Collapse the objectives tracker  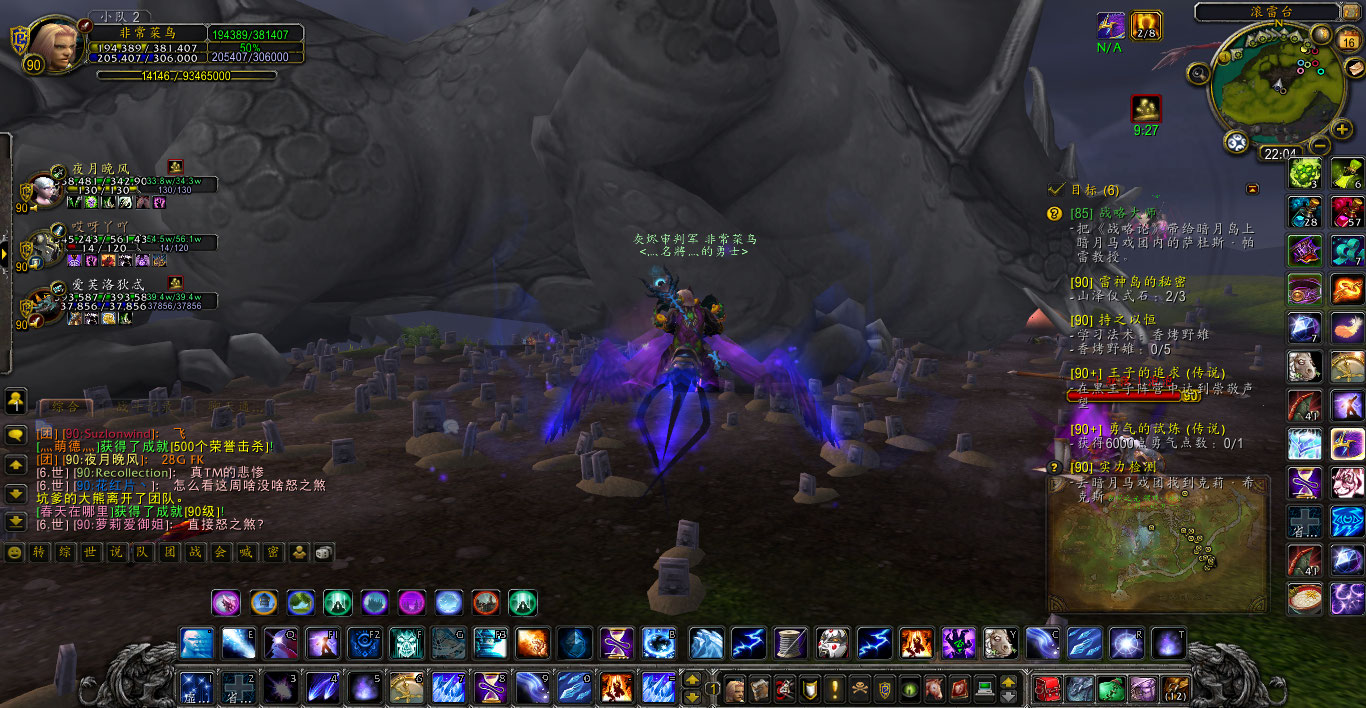click(x=1252, y=189)
